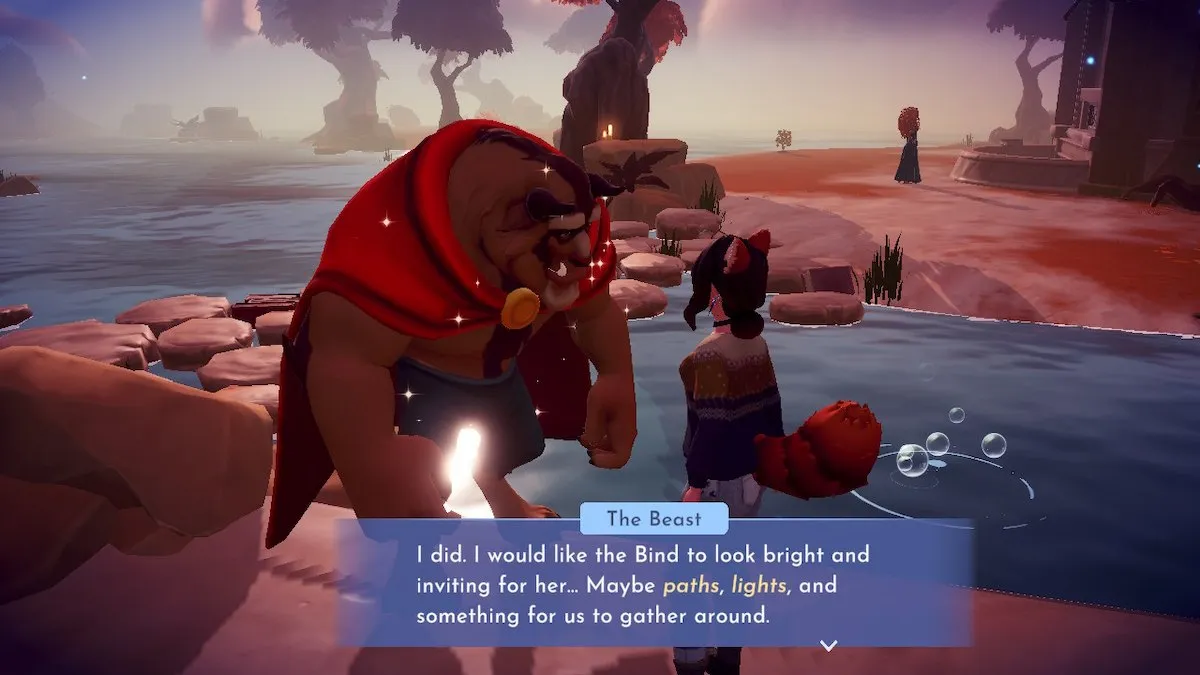Click The Beast's dialogue text box
The image size is (1200, 675).
tap(655, 583)
